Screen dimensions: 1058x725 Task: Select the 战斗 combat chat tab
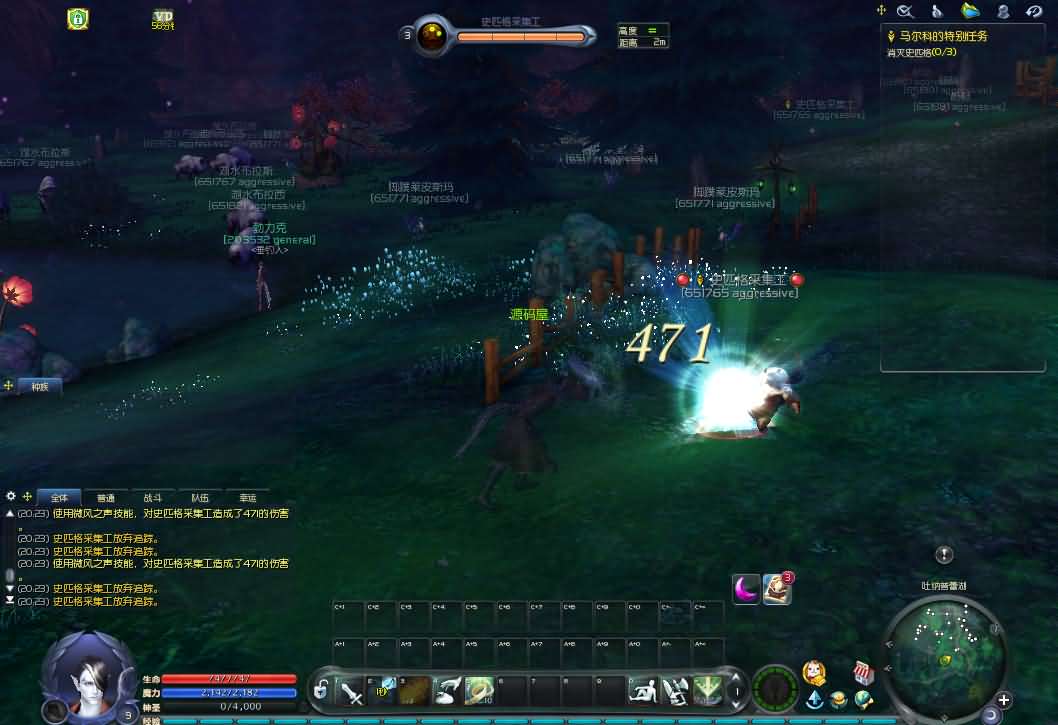152,497
